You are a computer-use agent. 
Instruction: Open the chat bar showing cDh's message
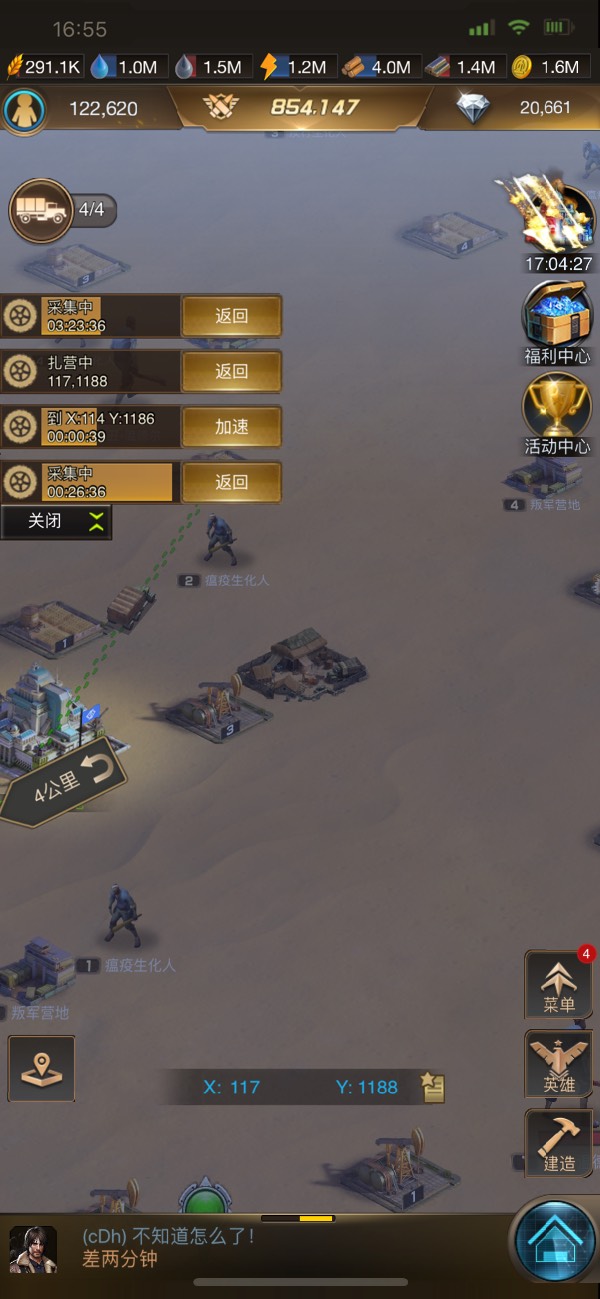[x=250, y=1248]
